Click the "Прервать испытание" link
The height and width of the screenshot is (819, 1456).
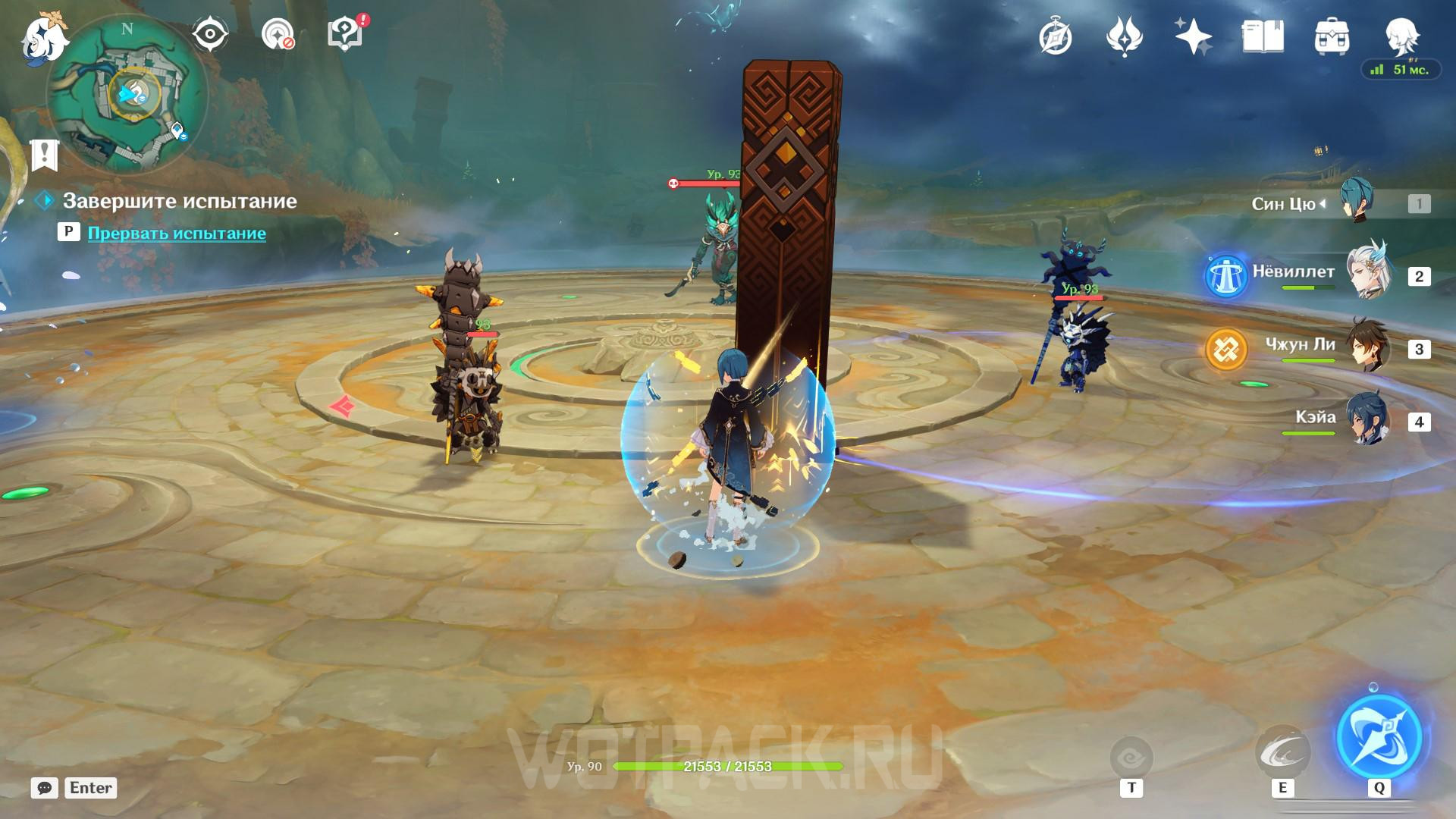[177, 233]
